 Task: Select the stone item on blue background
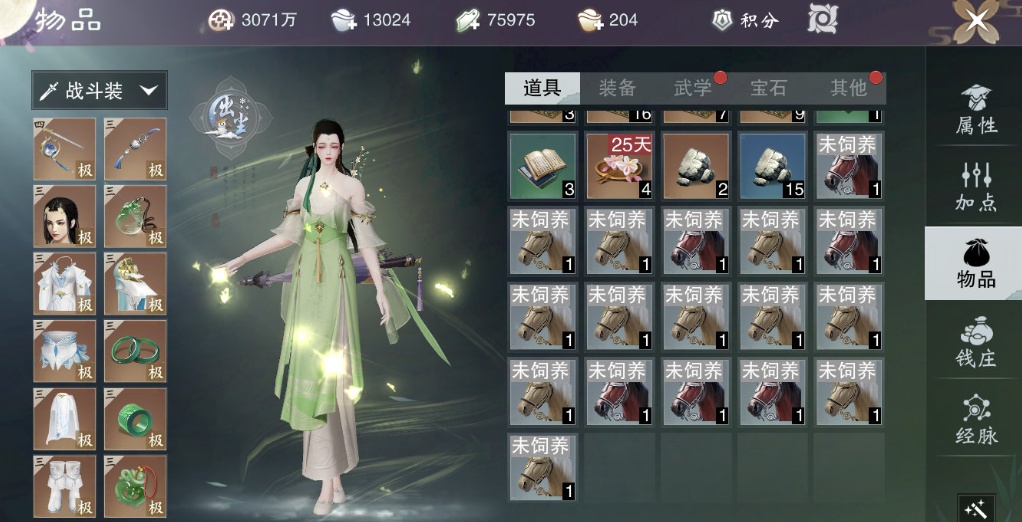[772, 165]
